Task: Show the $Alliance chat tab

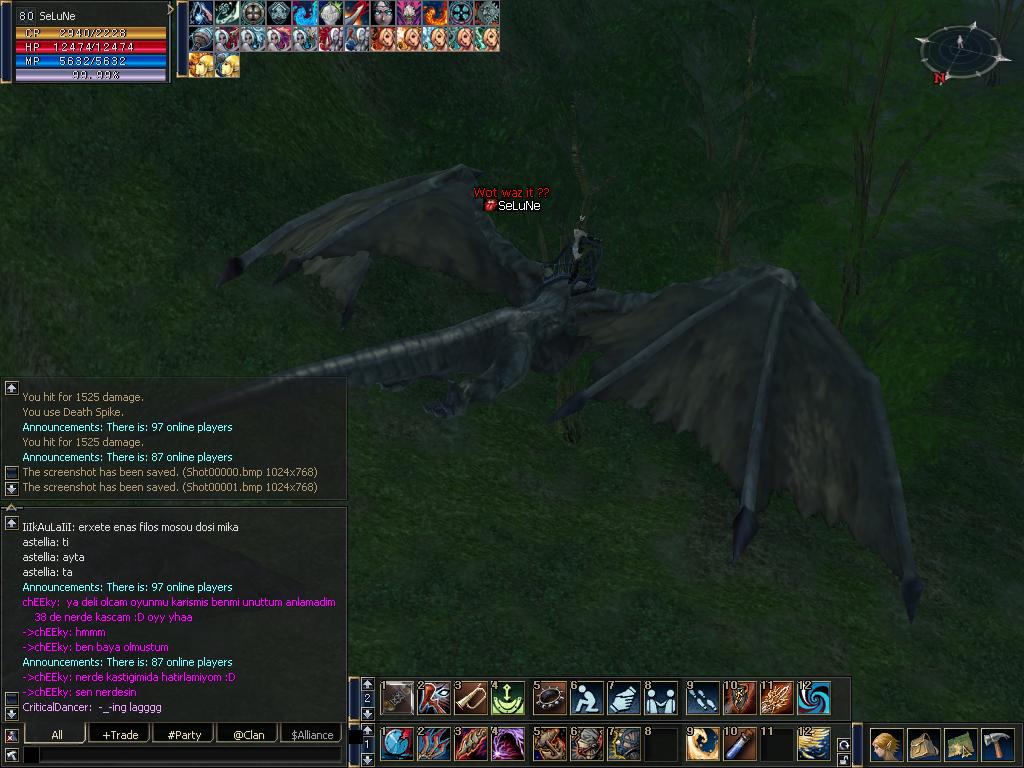Action: coord(312,735)
